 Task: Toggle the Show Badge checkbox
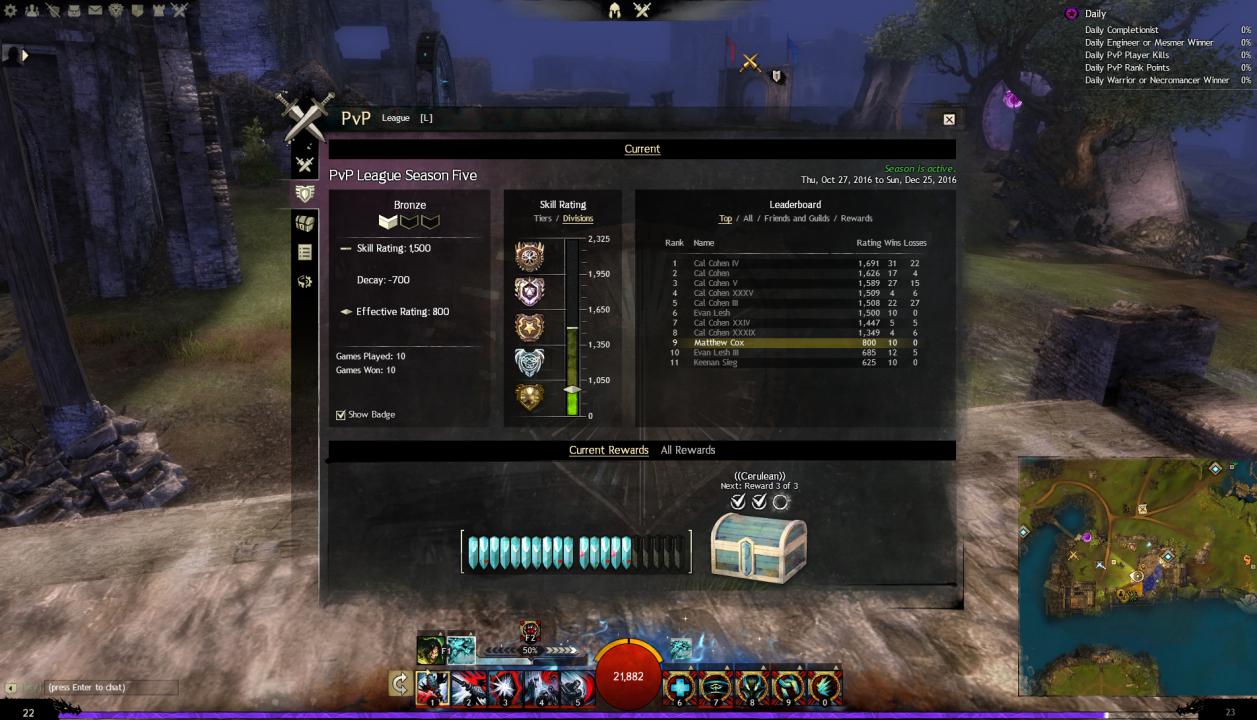341,415
